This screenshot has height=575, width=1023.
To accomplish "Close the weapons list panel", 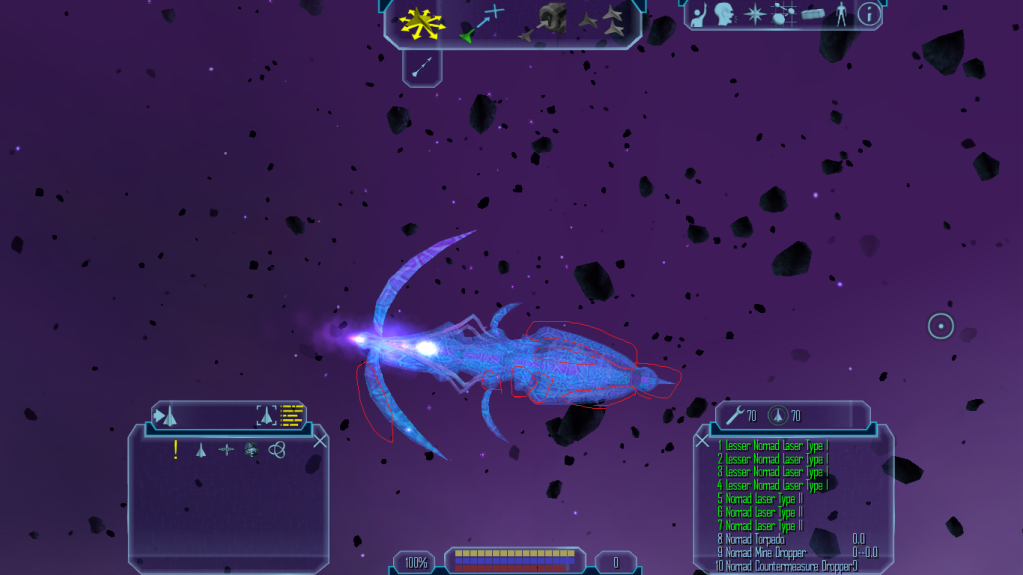I will click(702, 440).
